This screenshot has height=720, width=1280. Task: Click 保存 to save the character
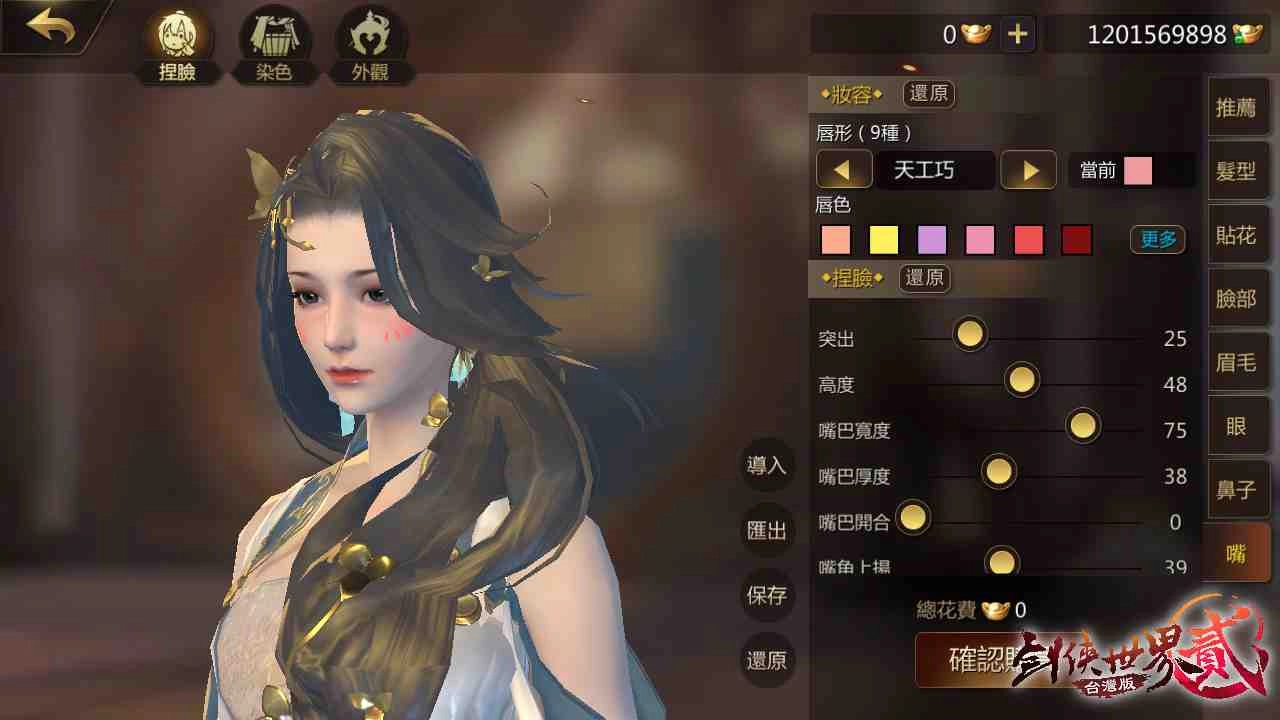[766, 595]
